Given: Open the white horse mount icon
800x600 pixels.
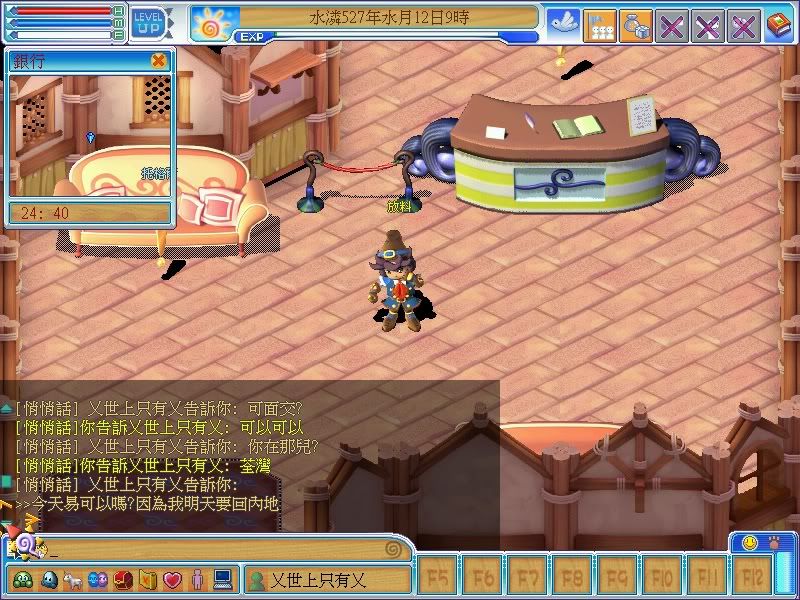Looking at the screenshot, I should (x=73, y=579).
